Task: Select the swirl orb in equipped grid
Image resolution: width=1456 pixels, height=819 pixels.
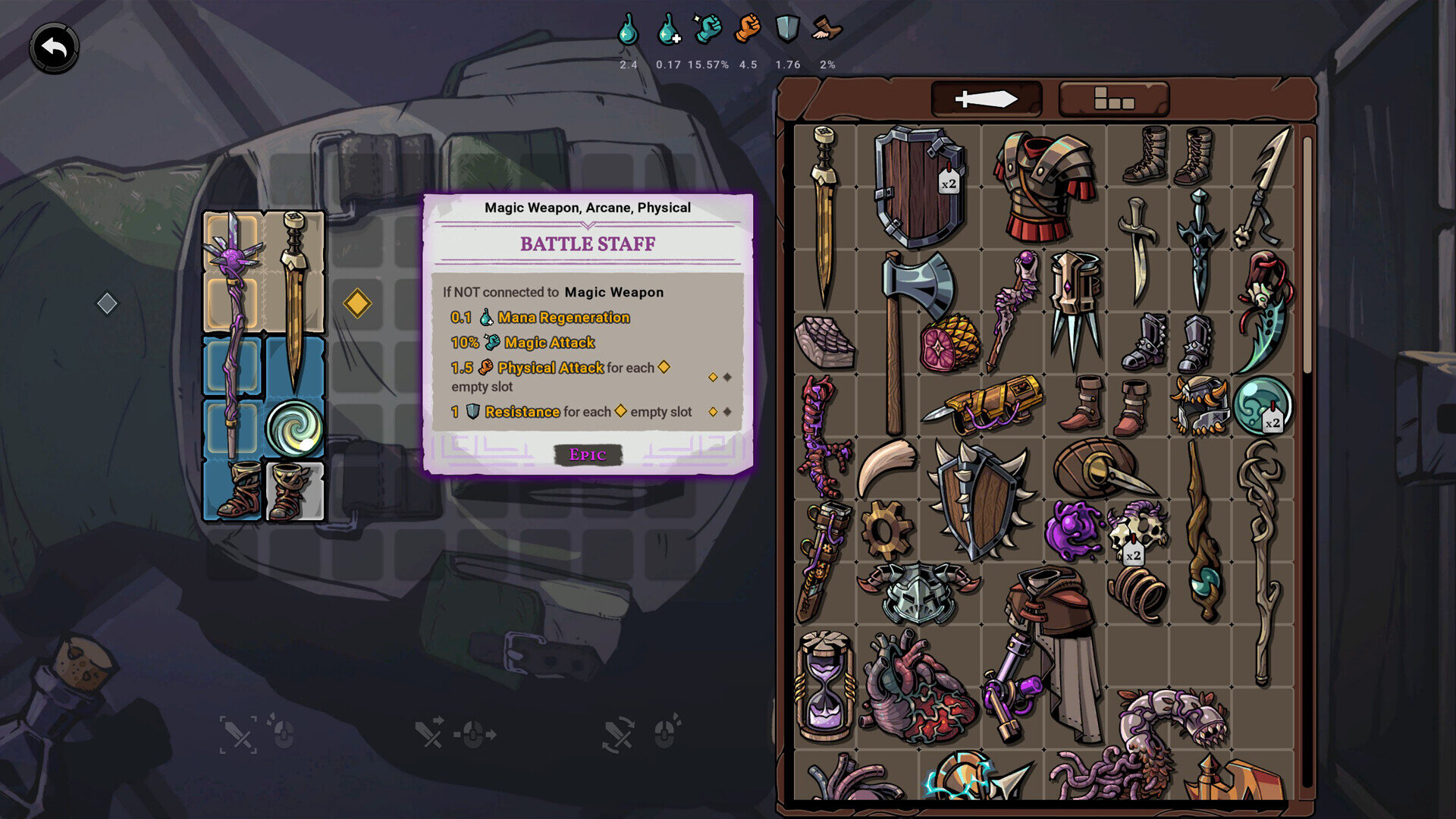Action: coord(294,428)
